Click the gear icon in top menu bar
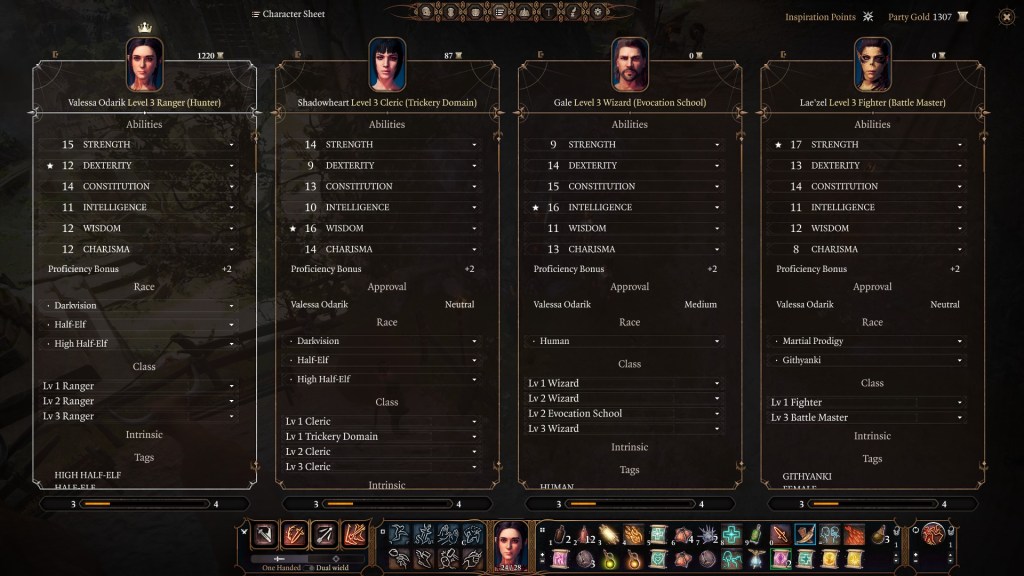 pos(598,13)
